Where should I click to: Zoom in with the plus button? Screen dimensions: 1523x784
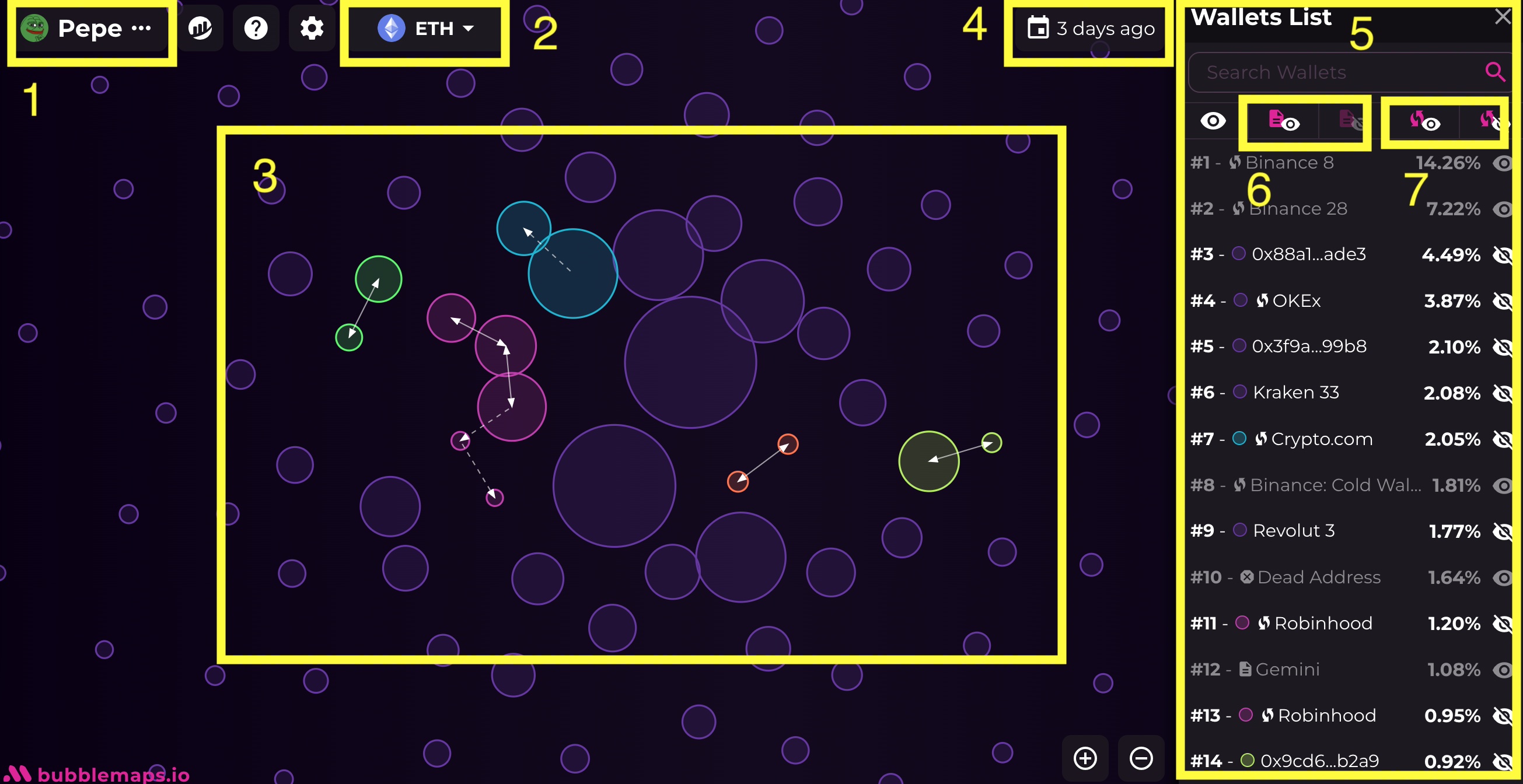coord(1085,758)
